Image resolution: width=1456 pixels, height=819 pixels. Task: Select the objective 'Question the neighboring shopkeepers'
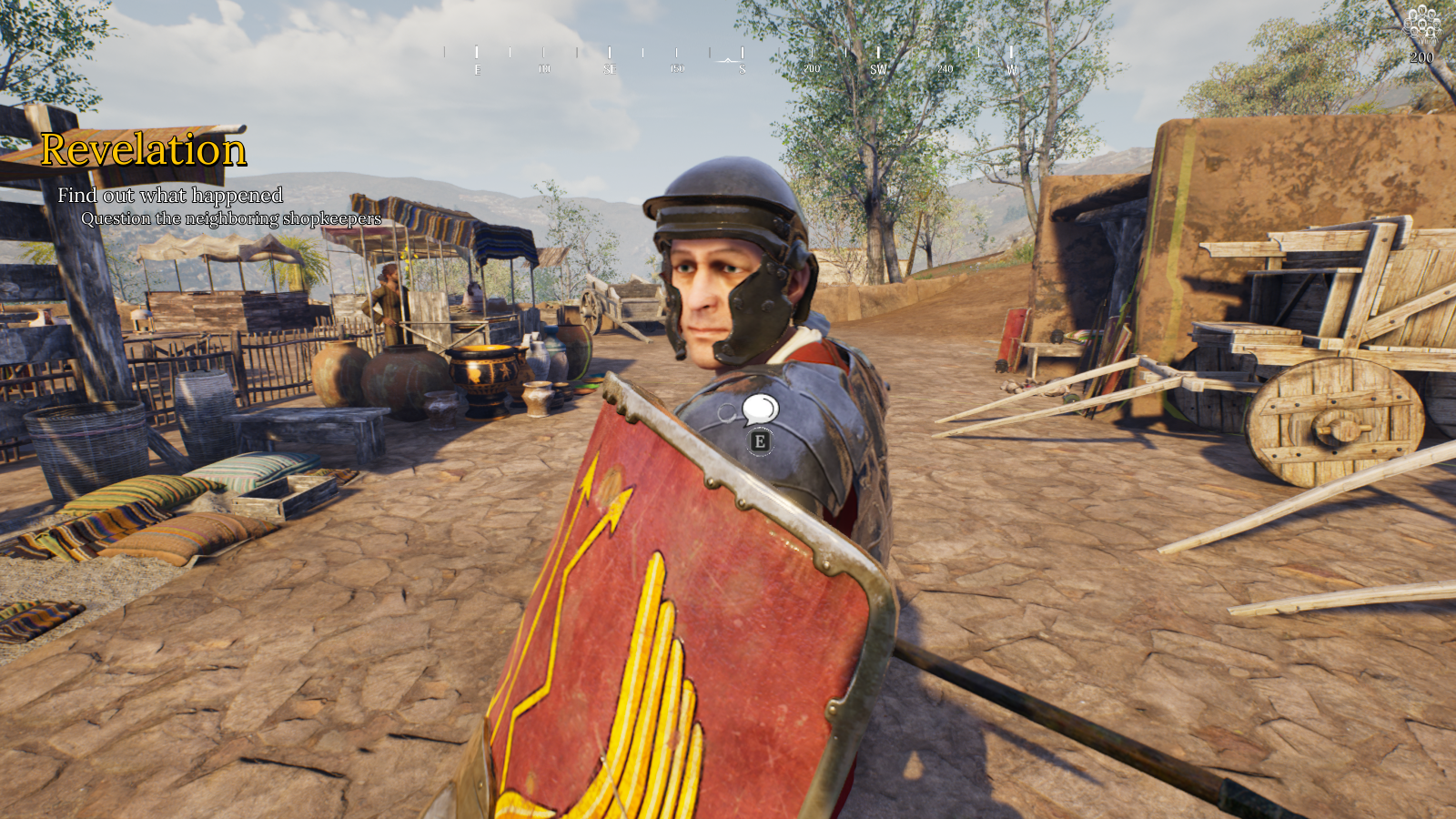(x=231, y=218)
